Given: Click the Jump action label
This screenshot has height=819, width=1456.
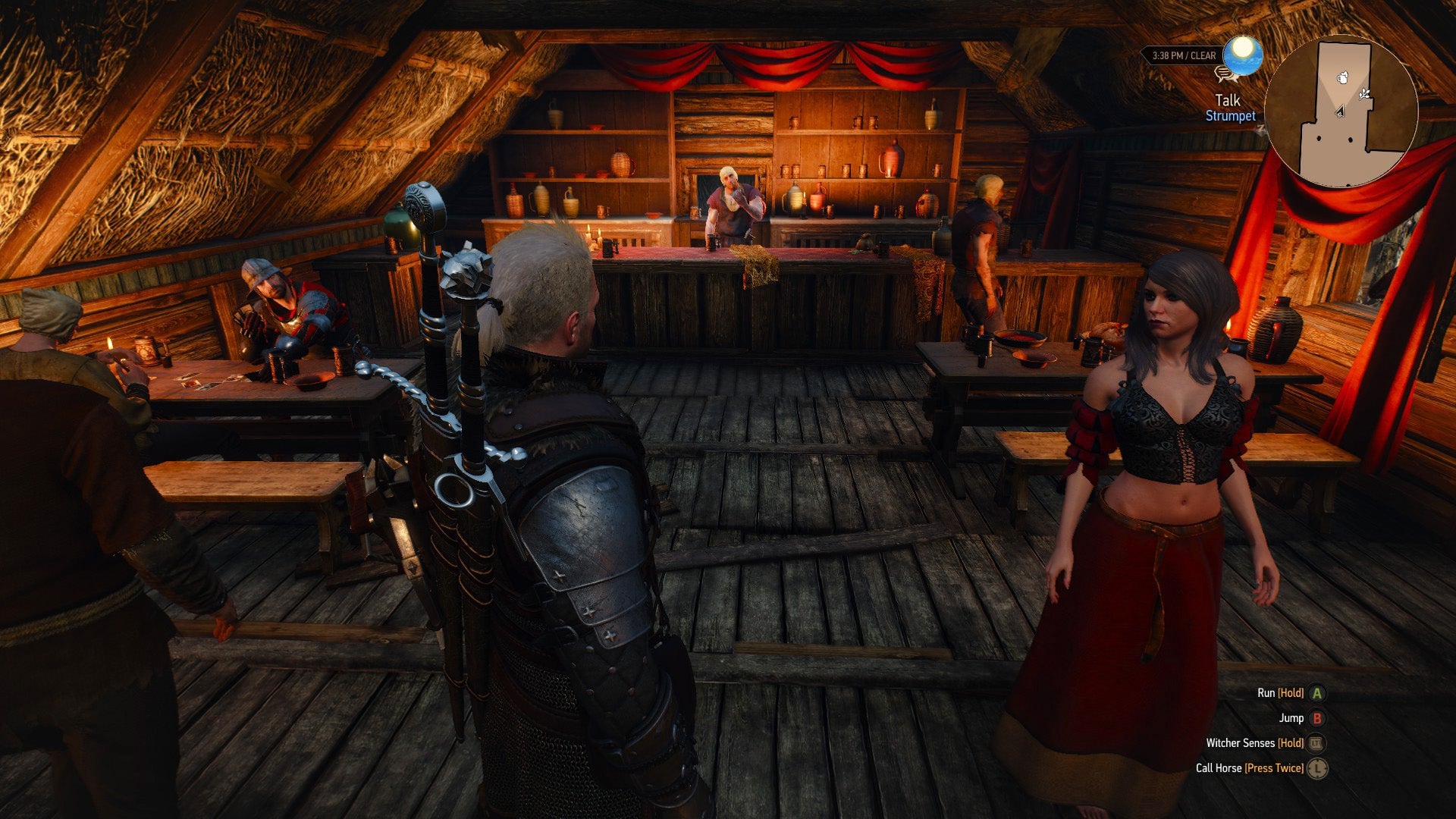Looking at the screenshot, I should point(1291,717).
